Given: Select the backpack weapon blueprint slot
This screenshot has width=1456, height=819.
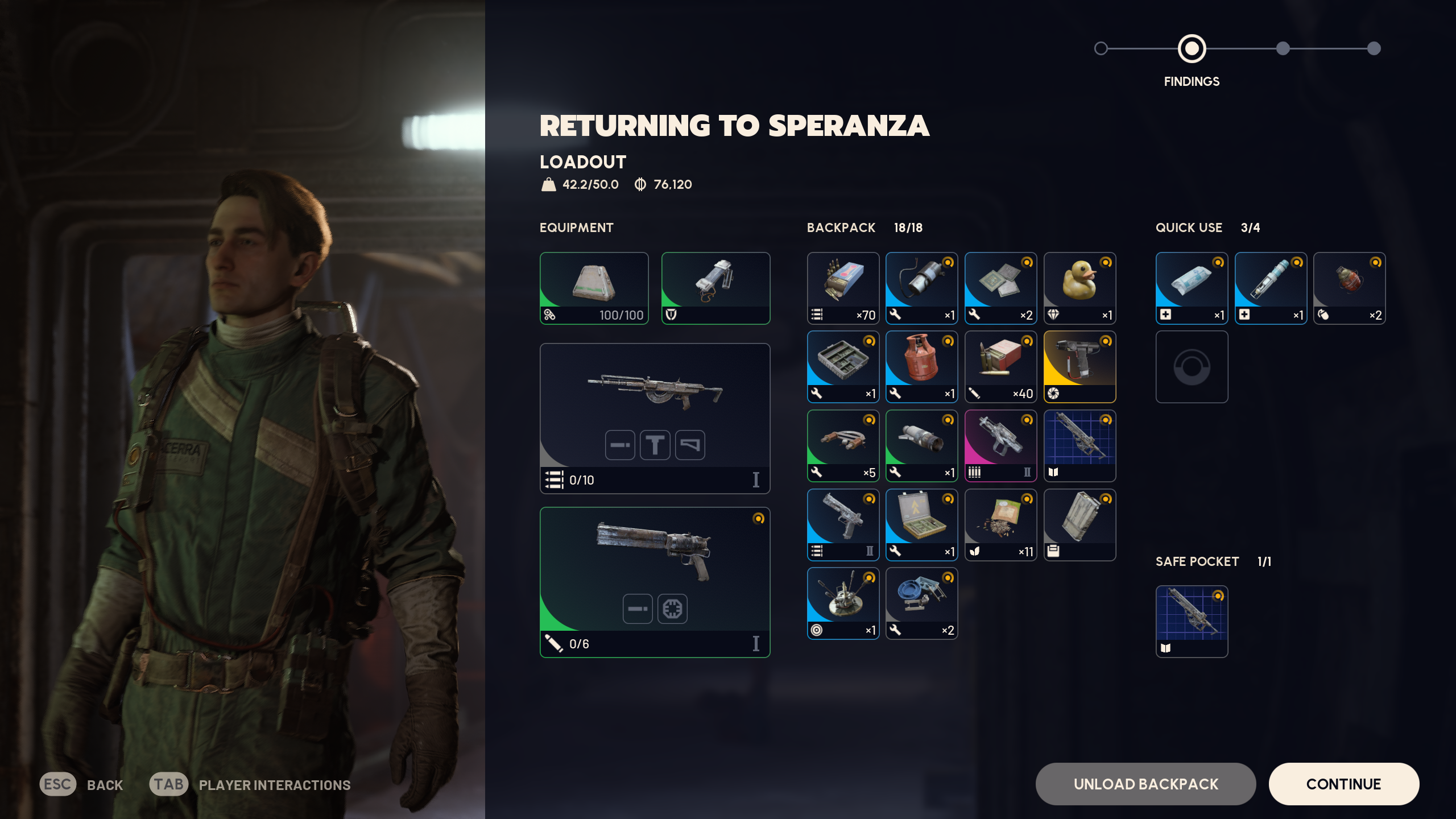Looking at the screenshot, I should (1079, 445).
